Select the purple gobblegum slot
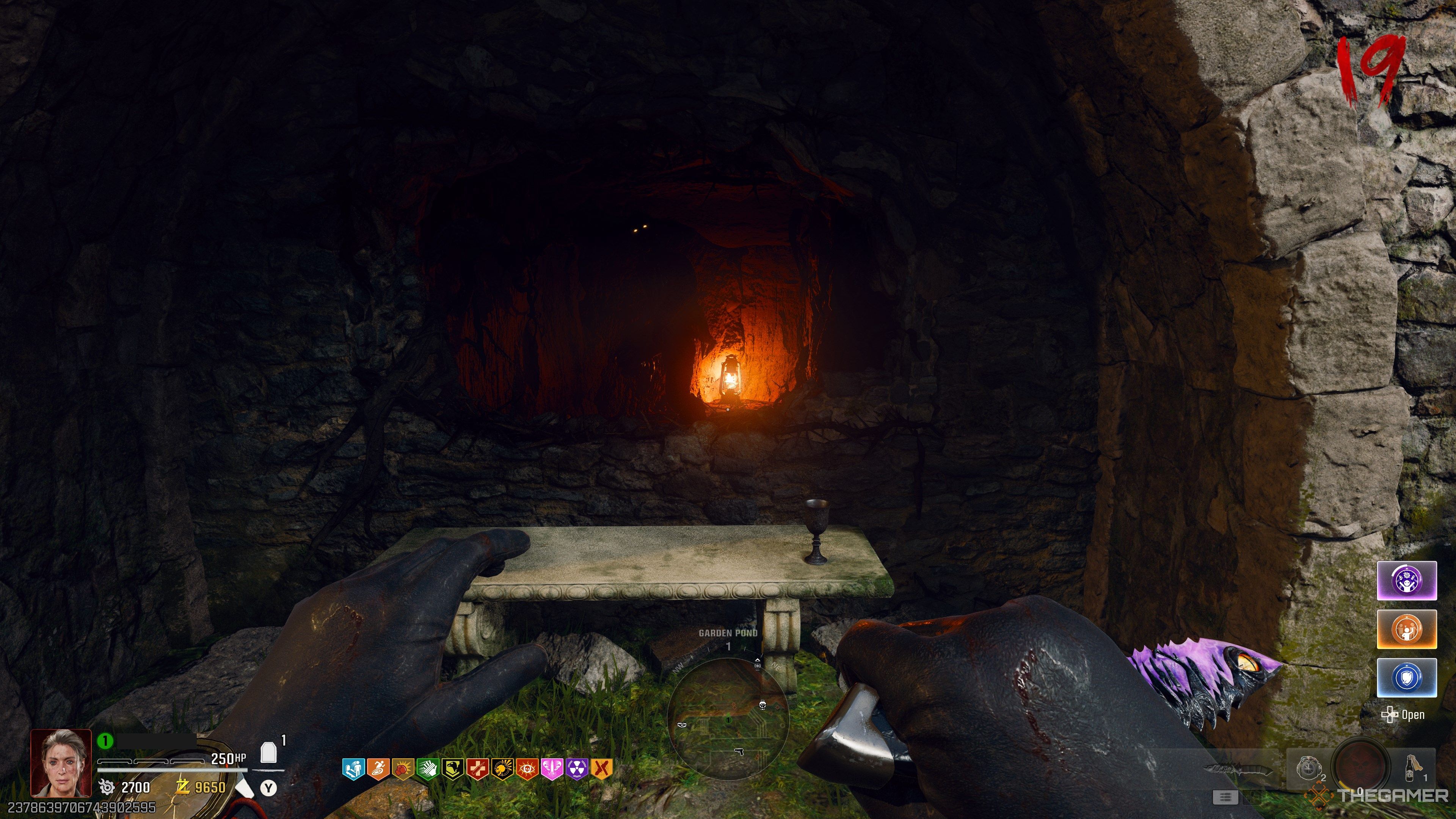The image size is (1456, 819). (1406, 581)
